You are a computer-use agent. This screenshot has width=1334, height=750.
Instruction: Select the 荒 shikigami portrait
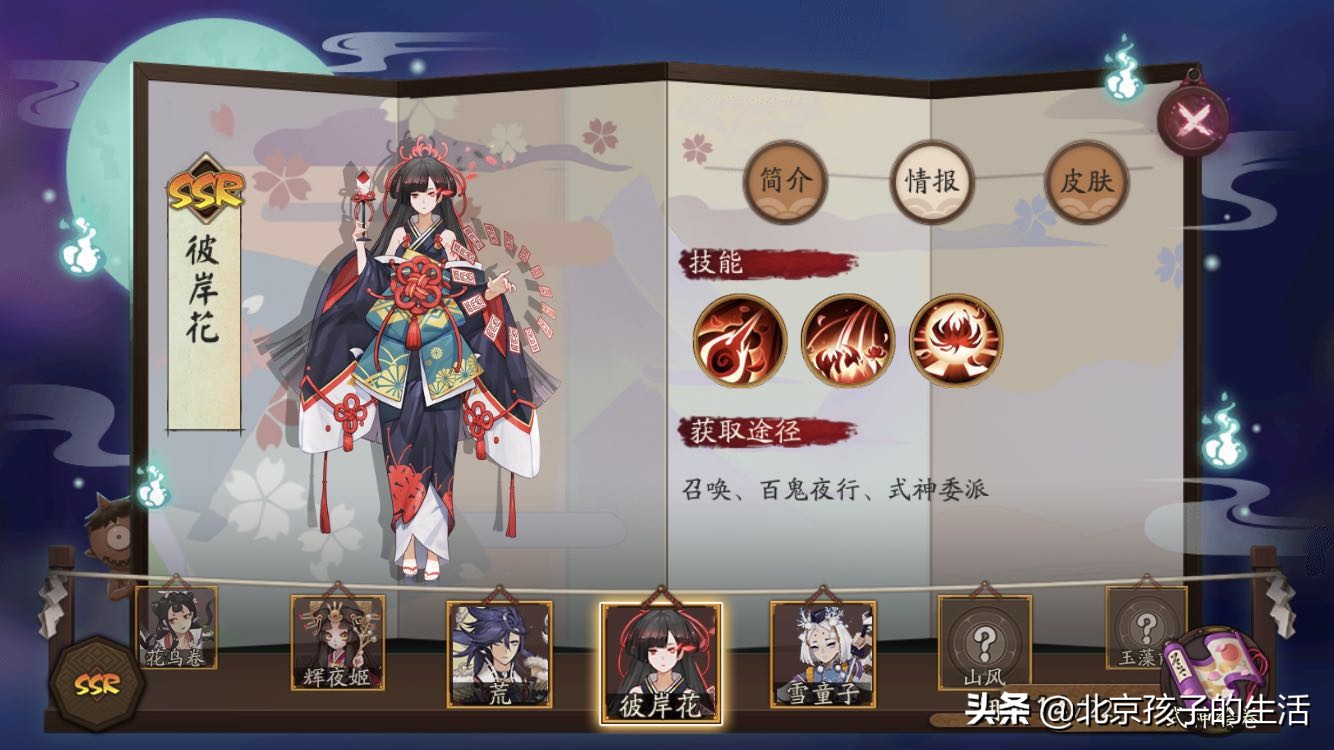tap(498, 655)
